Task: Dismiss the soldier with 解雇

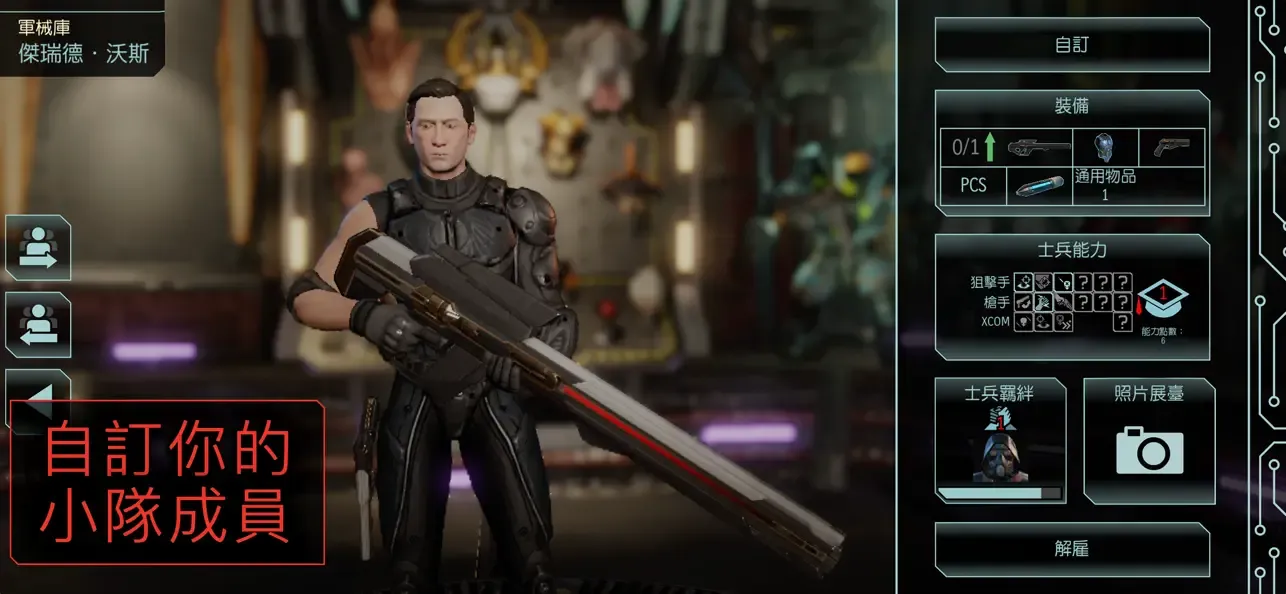Action: point(1072,549)
